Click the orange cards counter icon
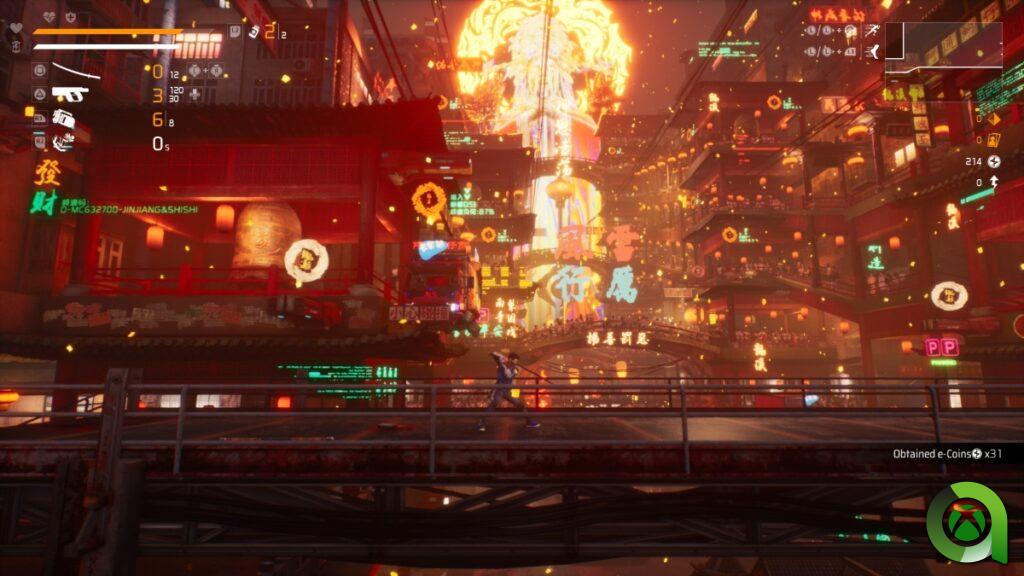This screenshot has width=1024, height=576. (x=993, y=139)
